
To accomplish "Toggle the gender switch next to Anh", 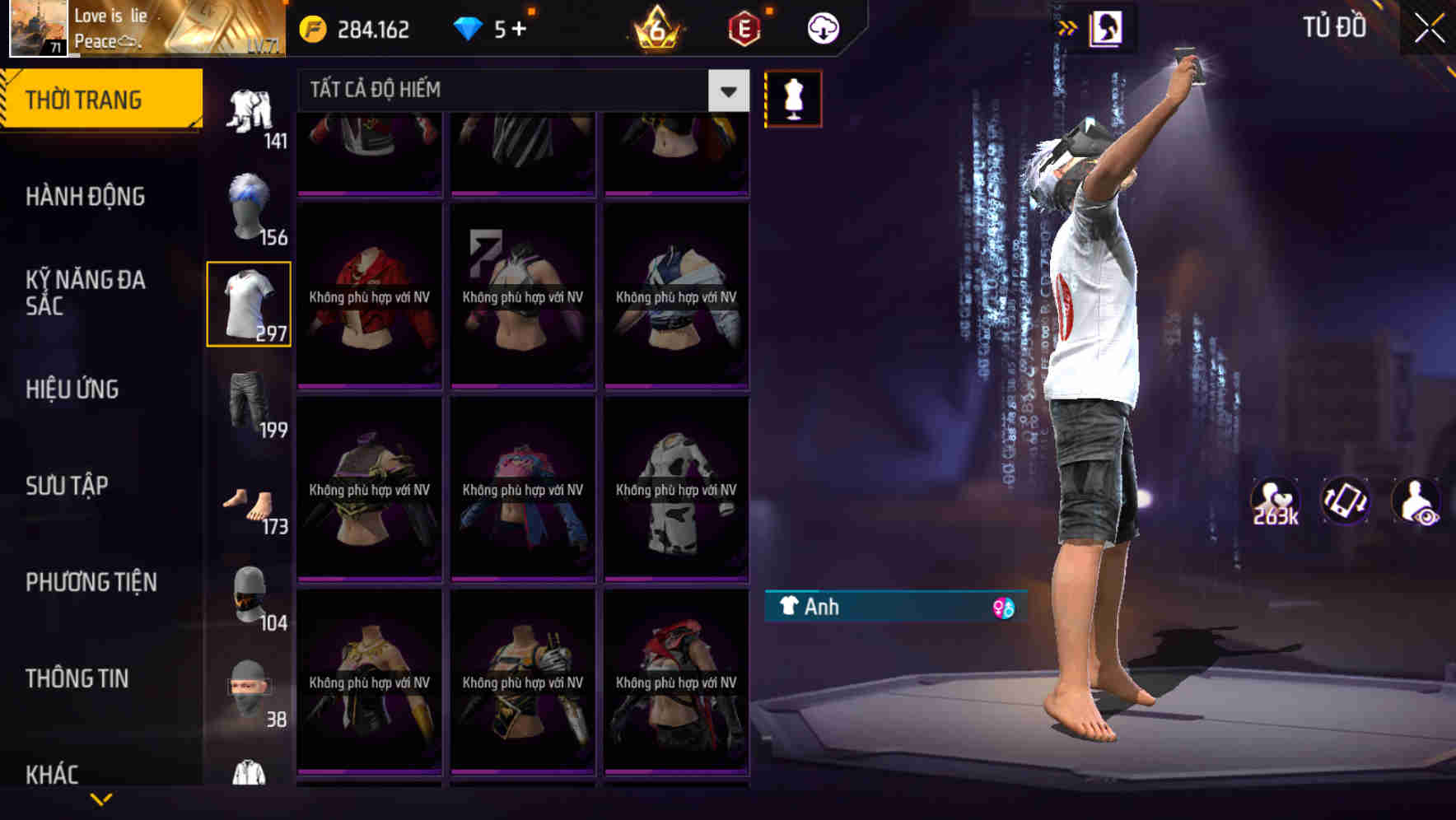I will point(1004,608).
